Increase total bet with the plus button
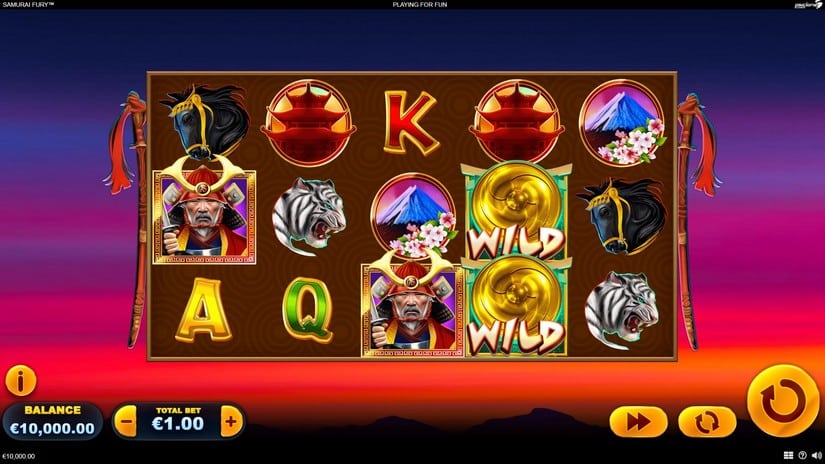 point(231,421)
